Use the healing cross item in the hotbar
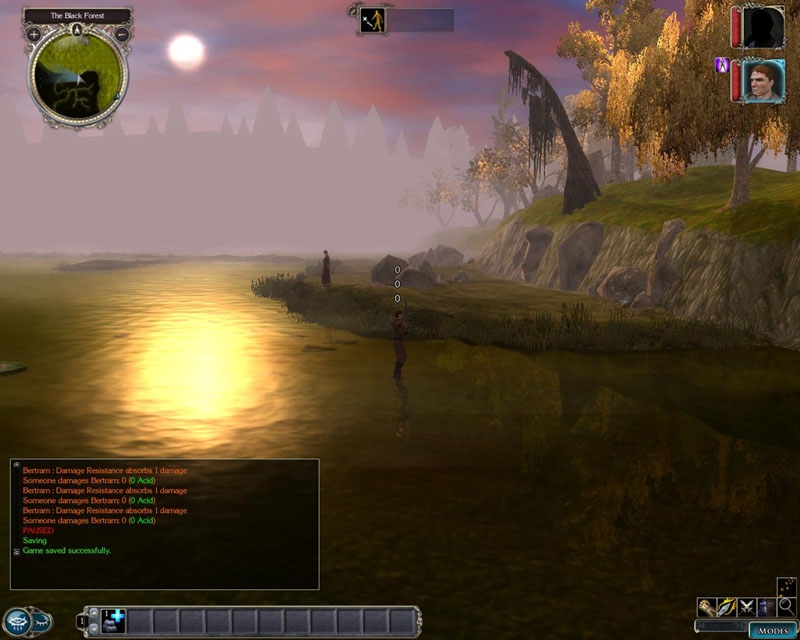 tap(112, 621)
